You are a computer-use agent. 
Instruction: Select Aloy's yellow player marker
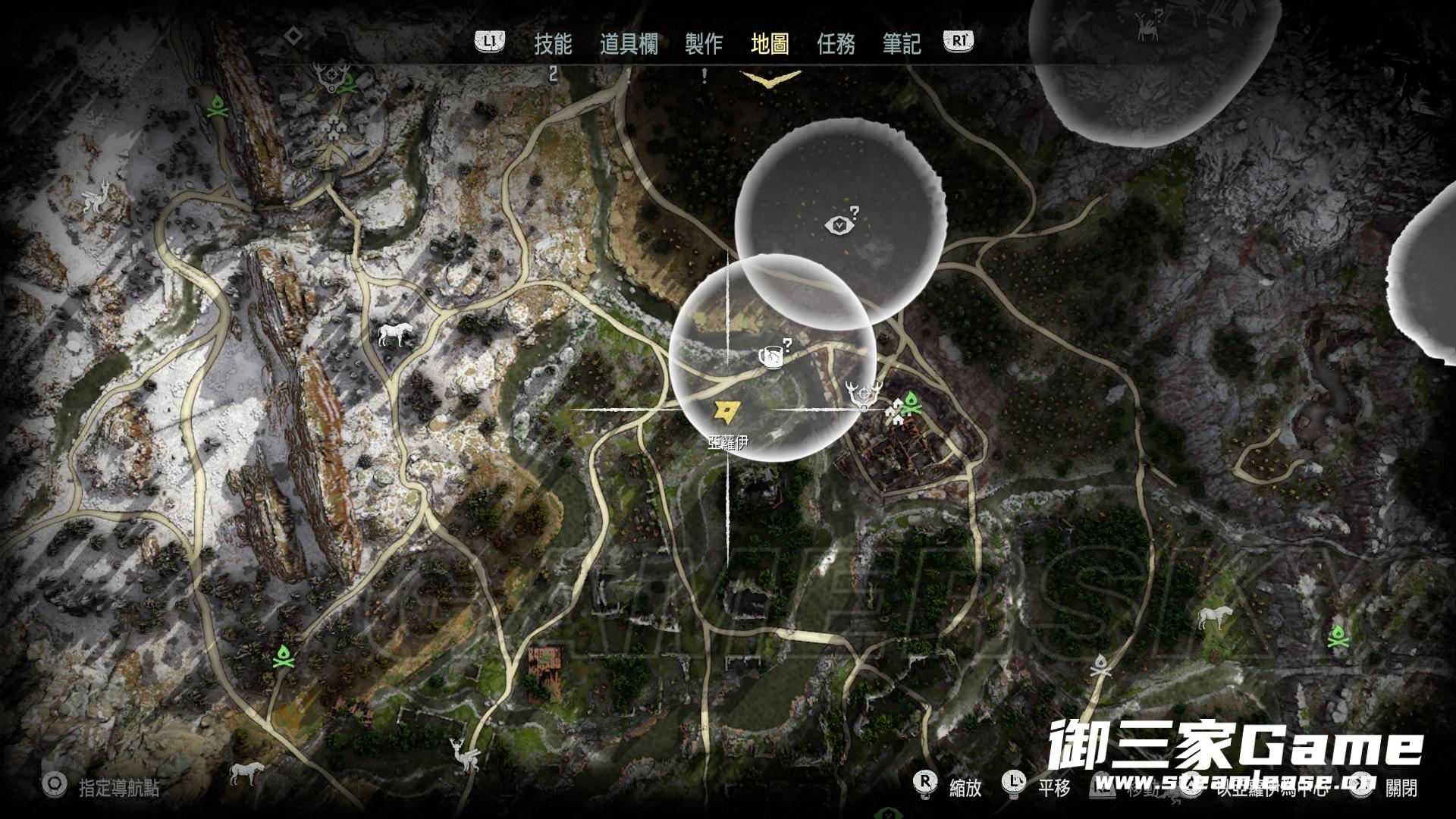tap(723, 412)
